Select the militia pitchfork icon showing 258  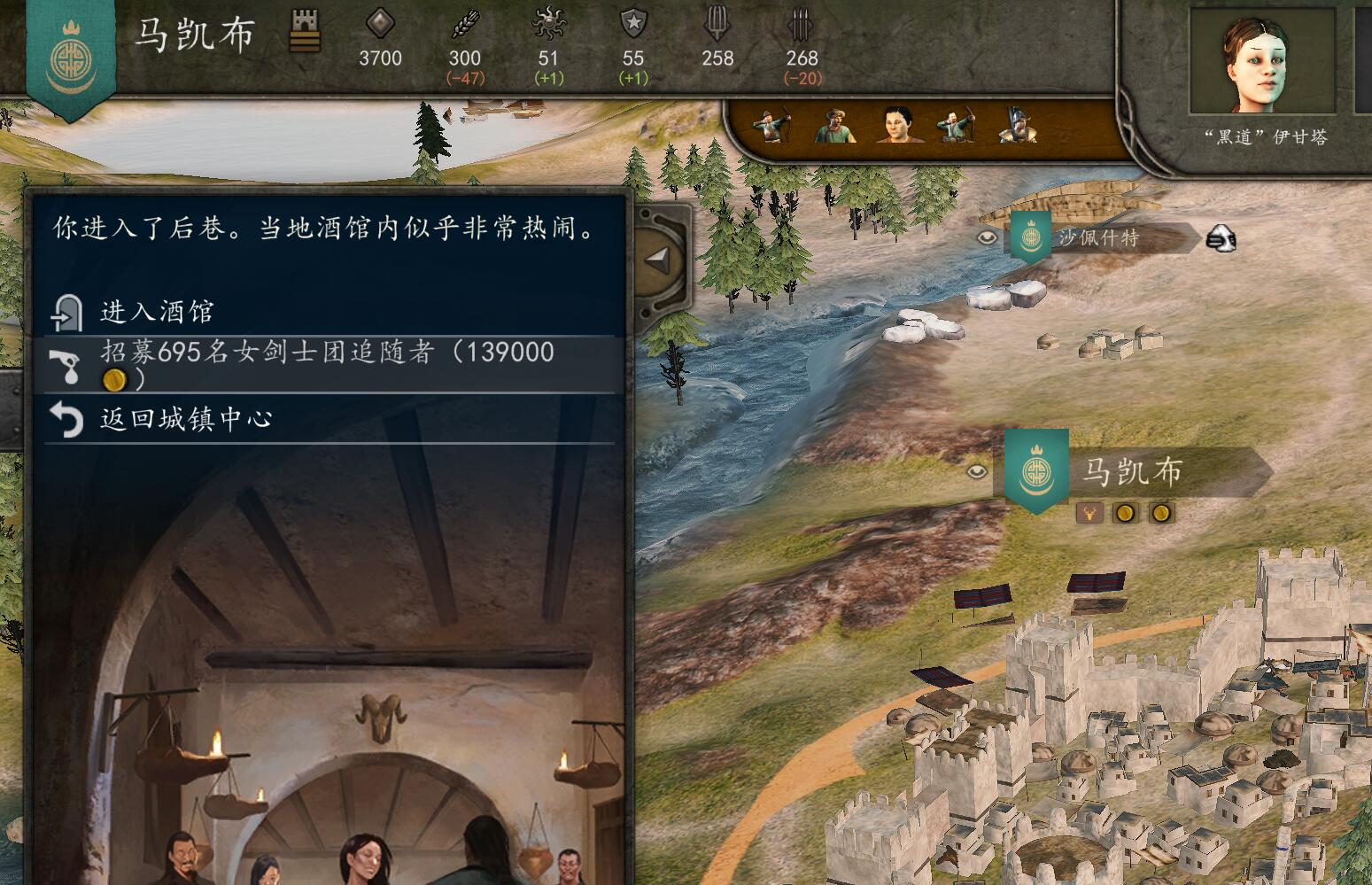click(x=717, y=27)
